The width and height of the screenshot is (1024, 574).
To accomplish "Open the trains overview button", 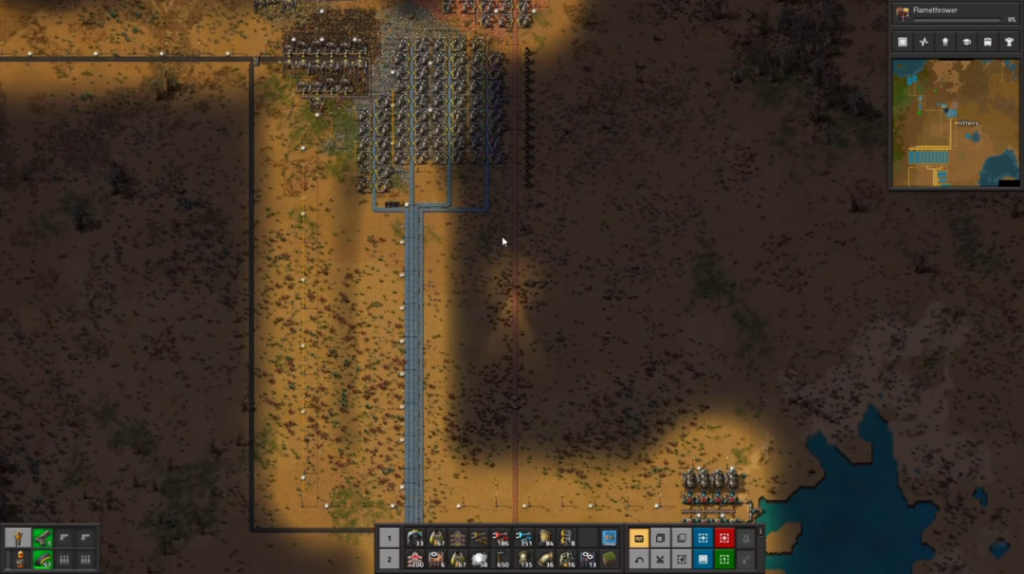I will [x=989, y=42].
